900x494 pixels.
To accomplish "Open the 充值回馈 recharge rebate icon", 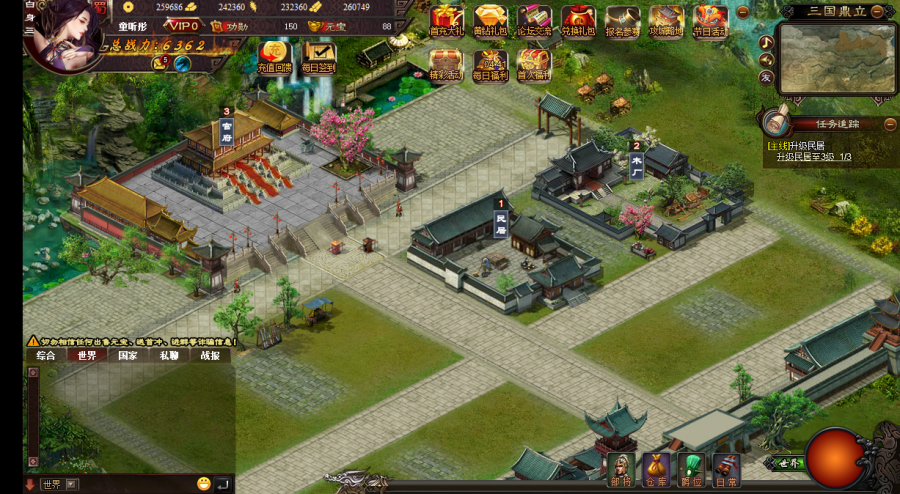I will 274,56.
